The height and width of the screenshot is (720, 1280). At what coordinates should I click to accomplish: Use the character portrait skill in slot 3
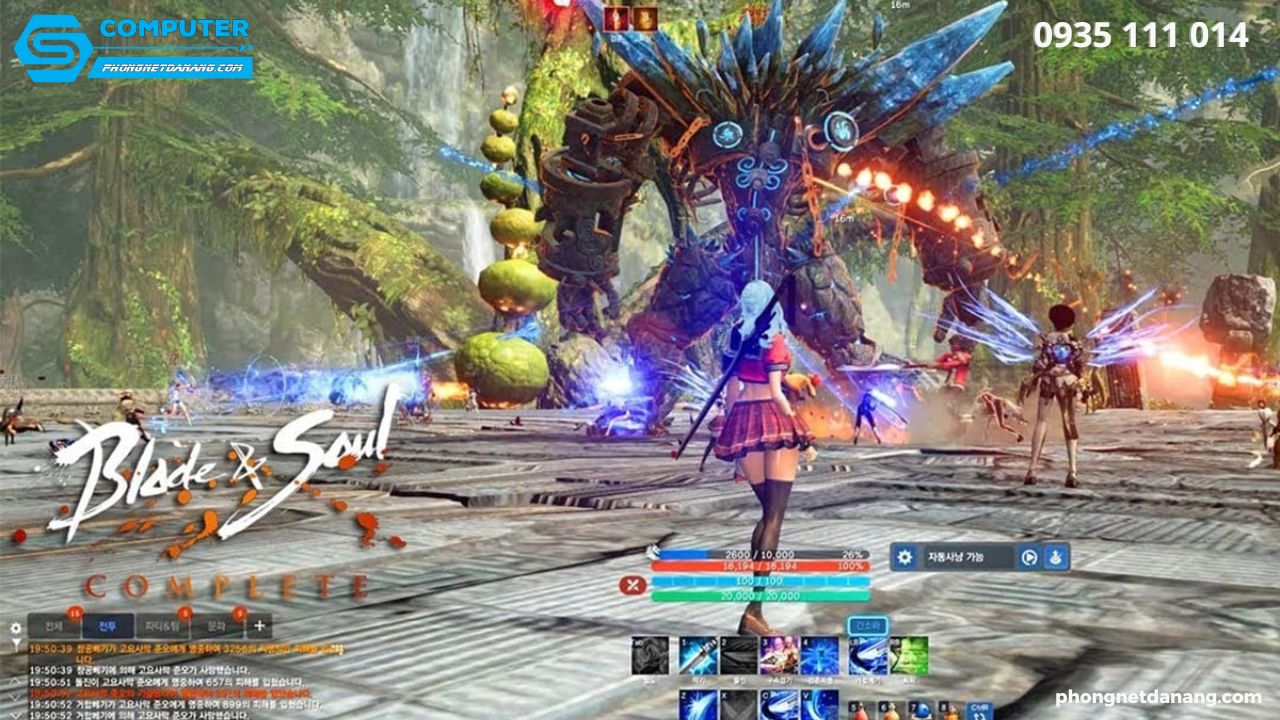[778, 656]
